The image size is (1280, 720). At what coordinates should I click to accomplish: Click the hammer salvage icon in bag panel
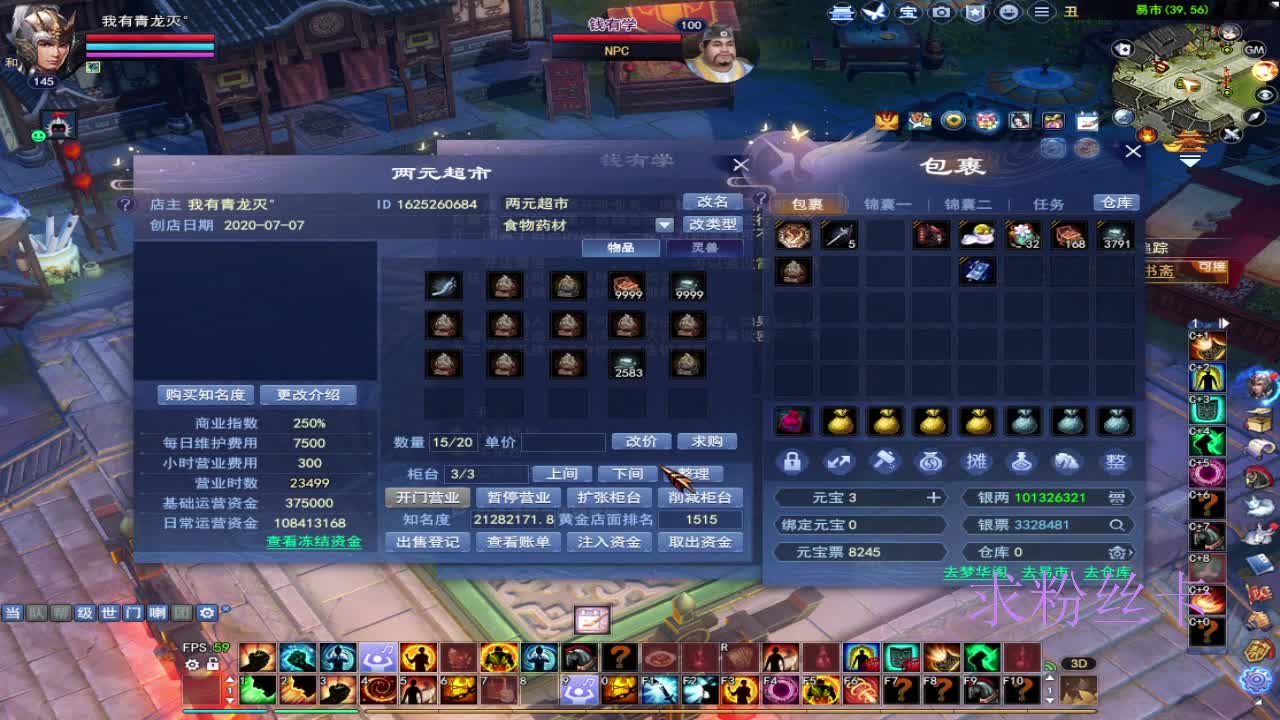[884, 462]
